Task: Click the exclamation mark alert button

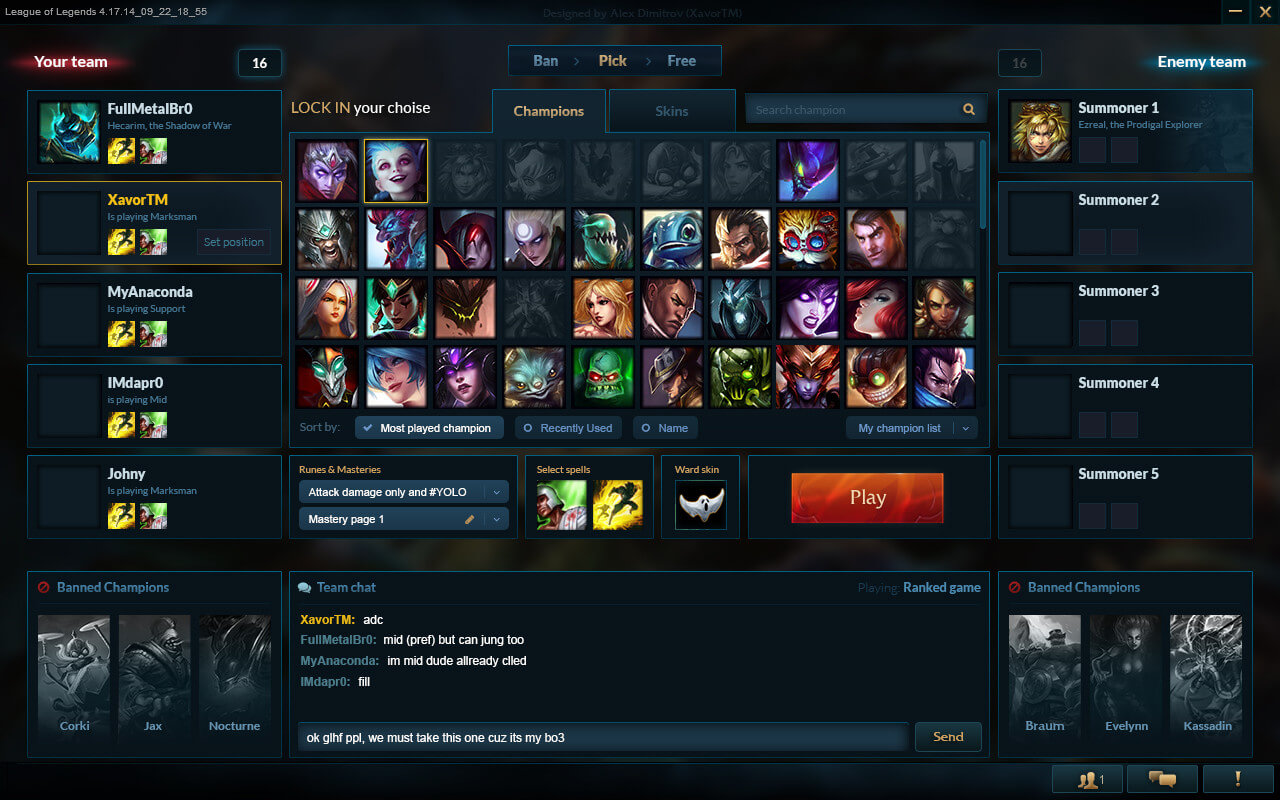Action: 1237,779
